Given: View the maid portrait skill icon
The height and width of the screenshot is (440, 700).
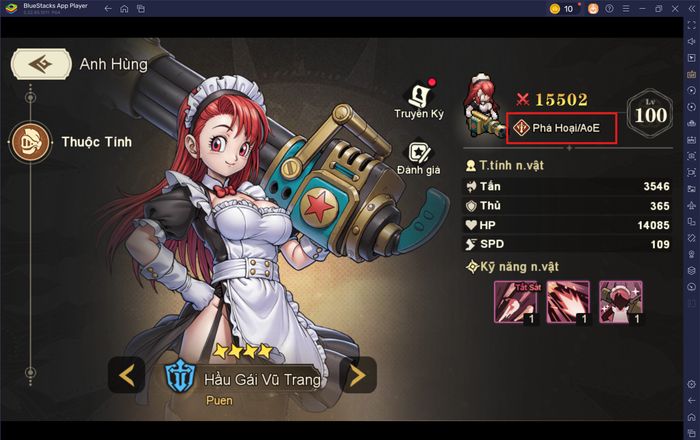Looking at the screenshot, I should (620, 301).
